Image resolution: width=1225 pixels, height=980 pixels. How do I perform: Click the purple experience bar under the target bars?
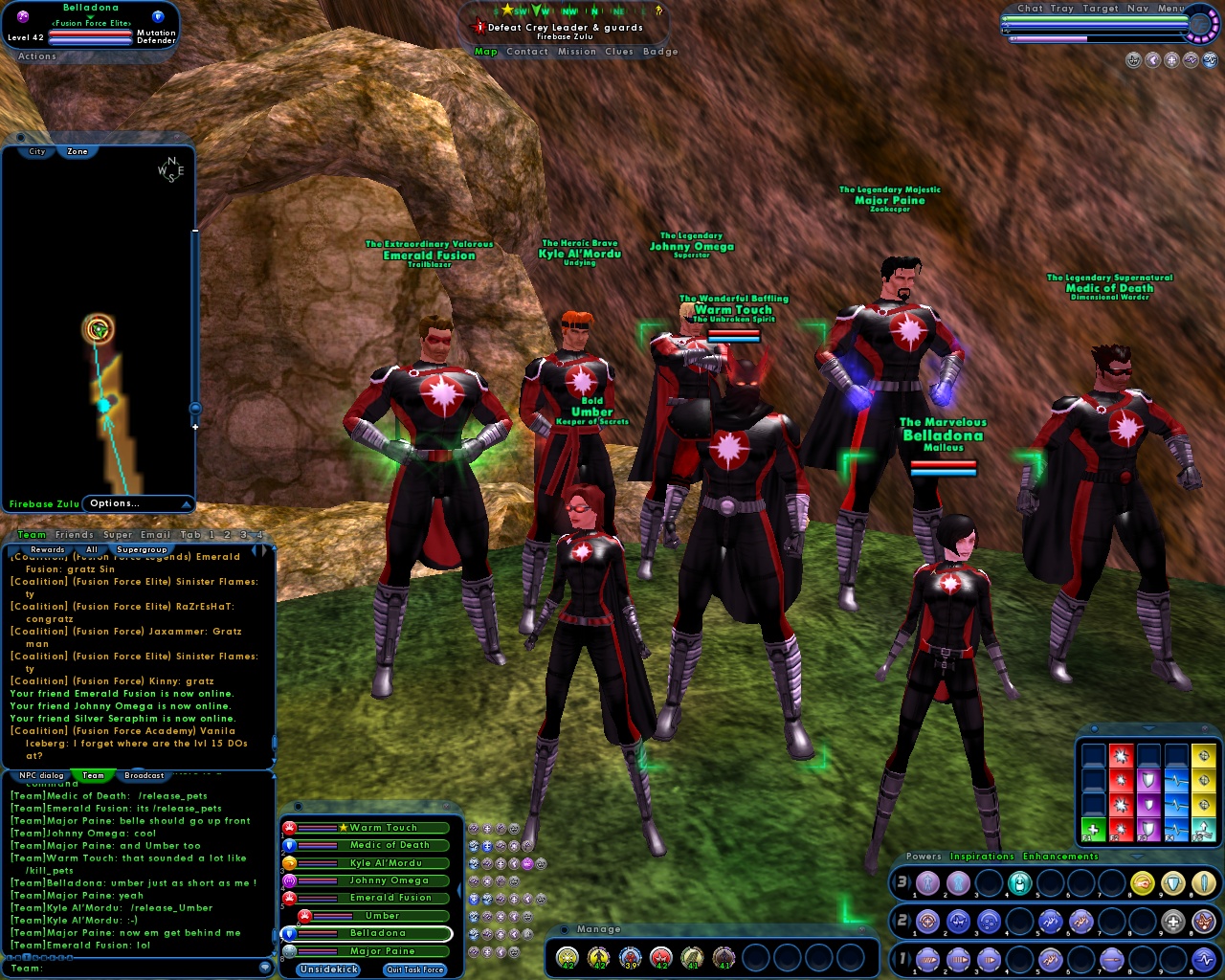coord(1049,38)
